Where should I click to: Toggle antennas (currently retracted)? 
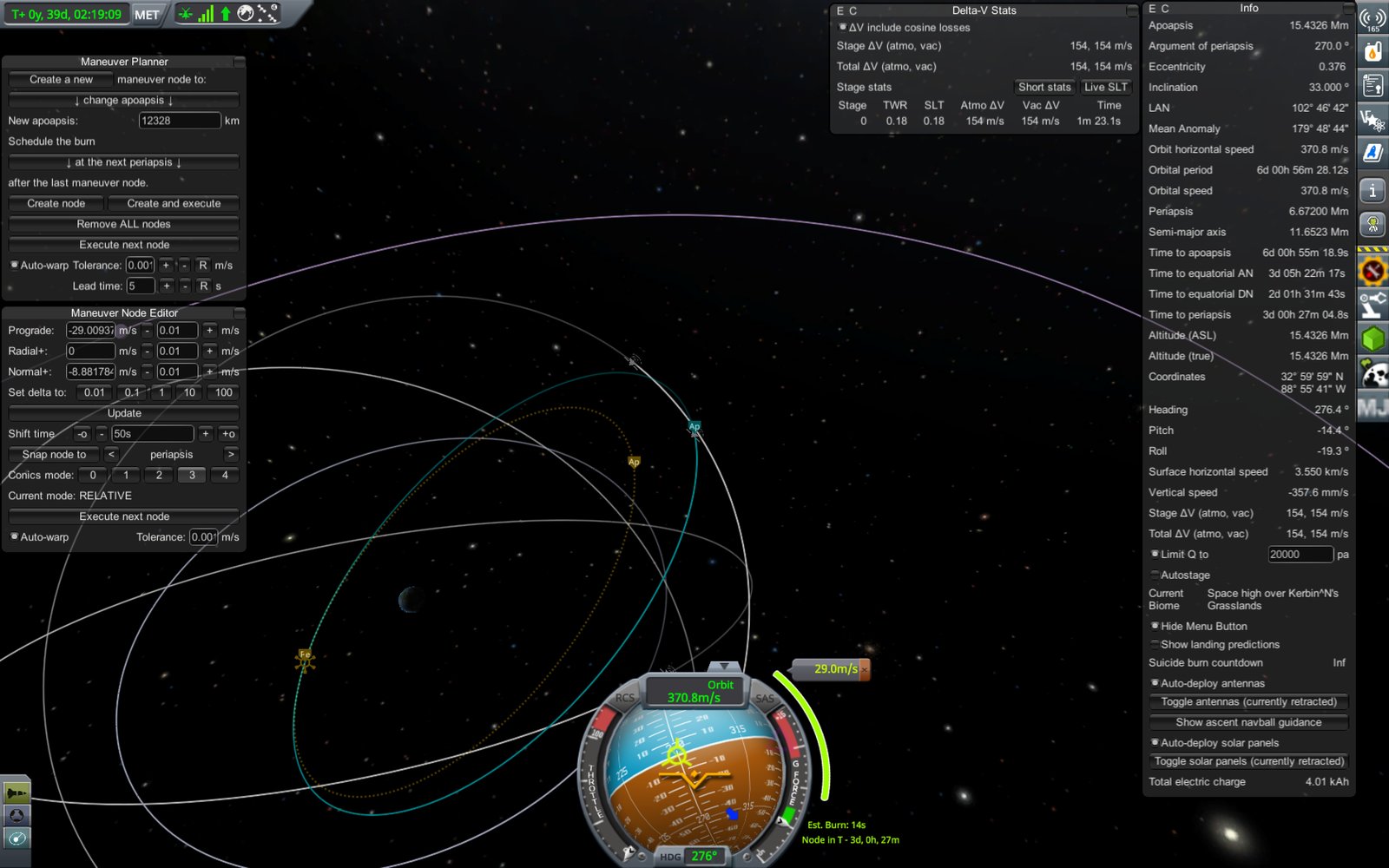1248,701
